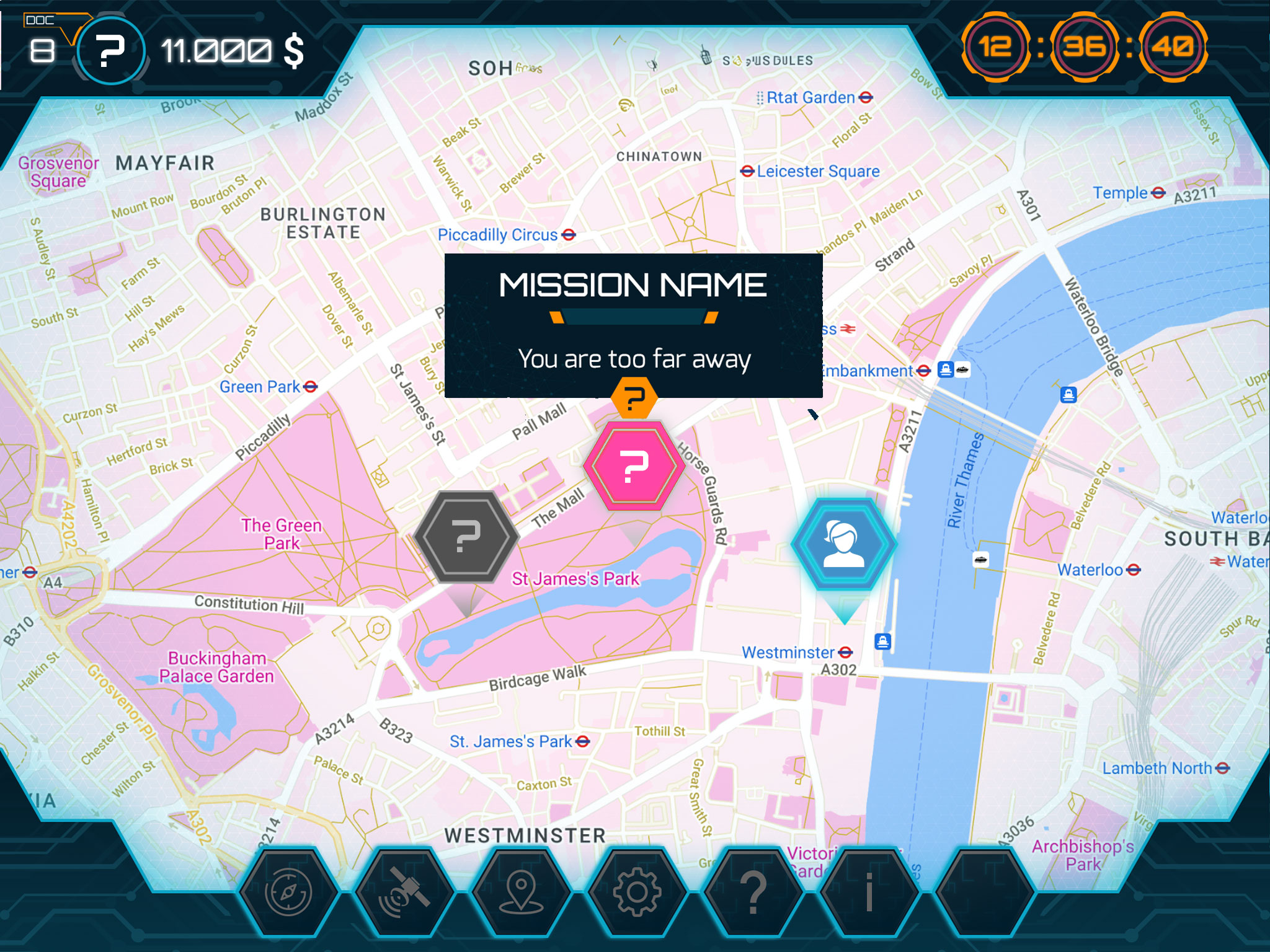Collapse the 'You are too far away' message
Image resolution: width=1270 pixels, height=952 pixels.
click(634, 358)
